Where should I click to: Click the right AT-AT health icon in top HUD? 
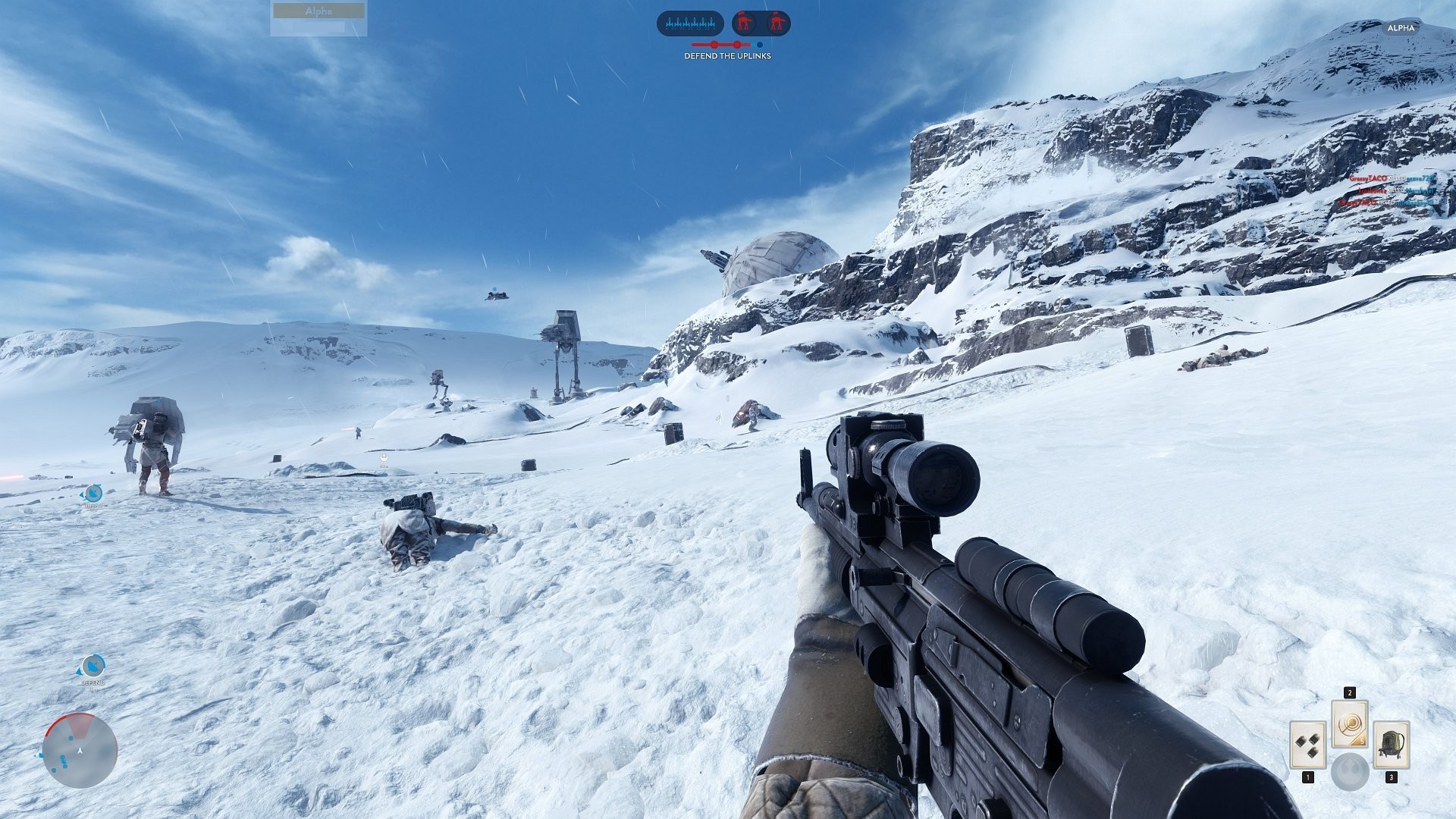tap(778, 22)
